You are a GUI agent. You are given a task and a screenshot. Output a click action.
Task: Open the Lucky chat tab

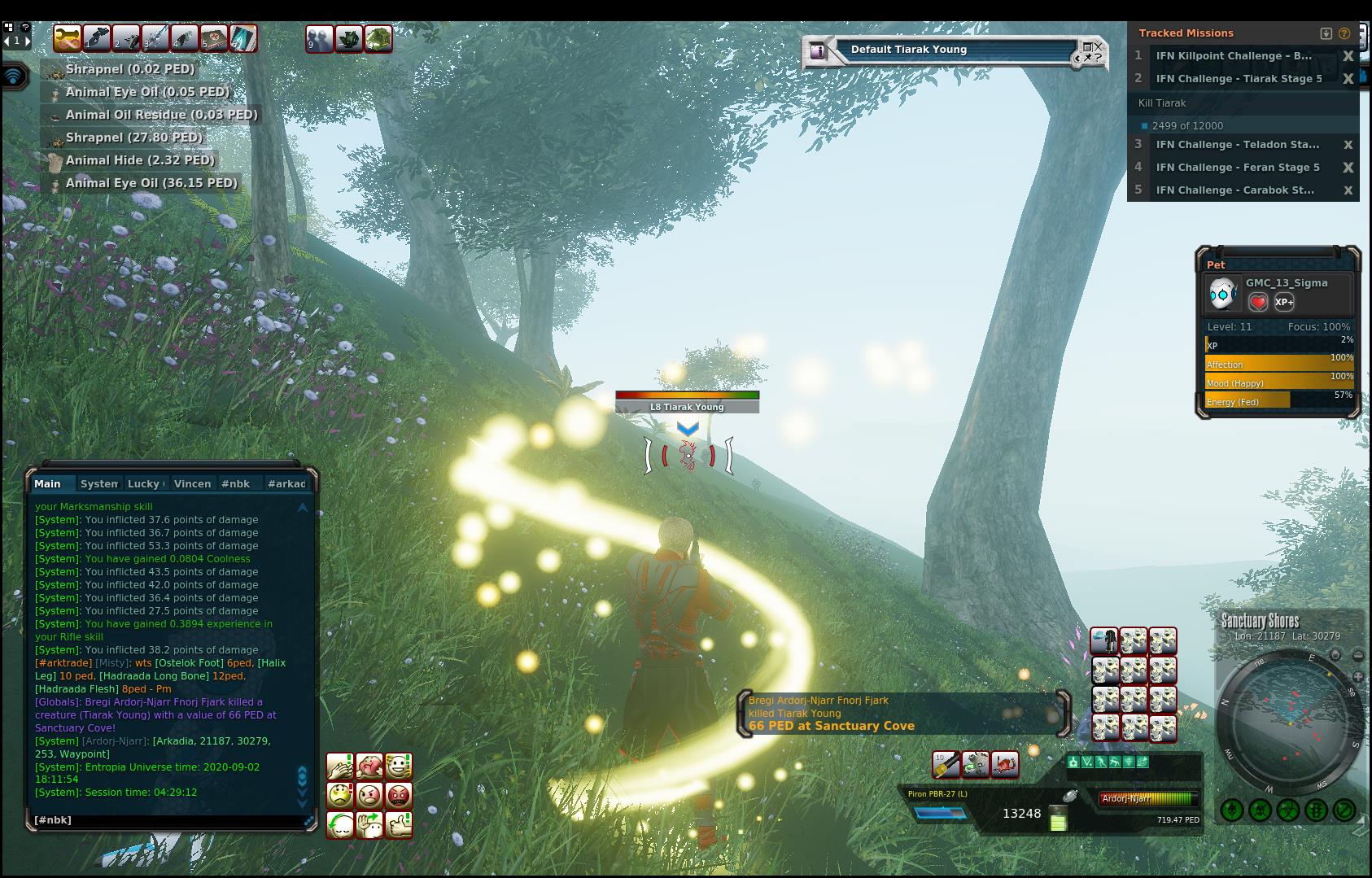145,483
